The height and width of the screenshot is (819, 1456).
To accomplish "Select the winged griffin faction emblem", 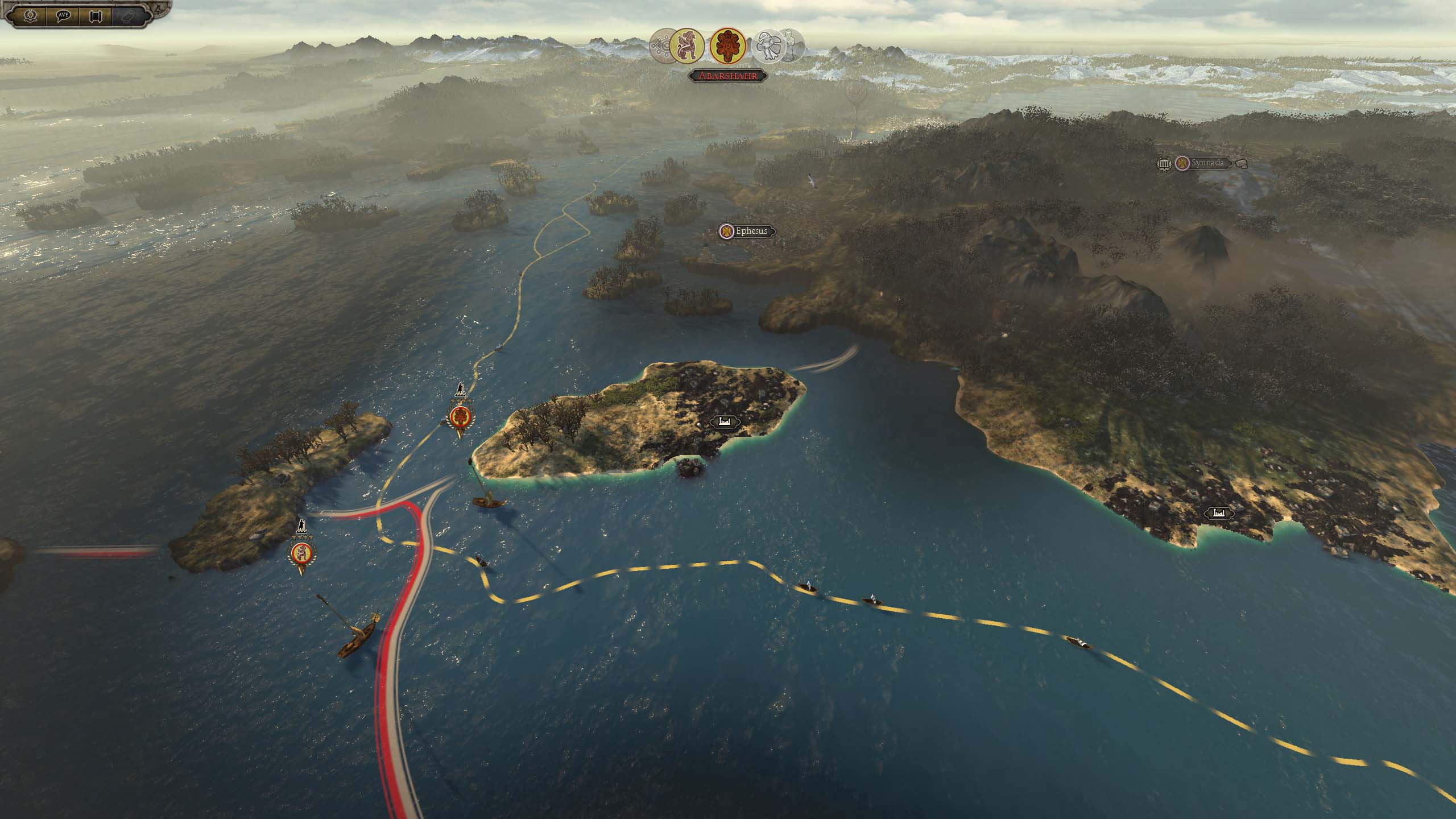I will pyautogui.click(x=686, y=45).
